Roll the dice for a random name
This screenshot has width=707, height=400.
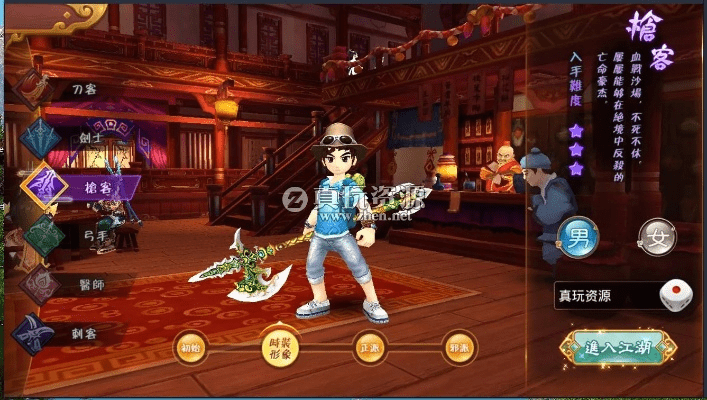point(675,295)
